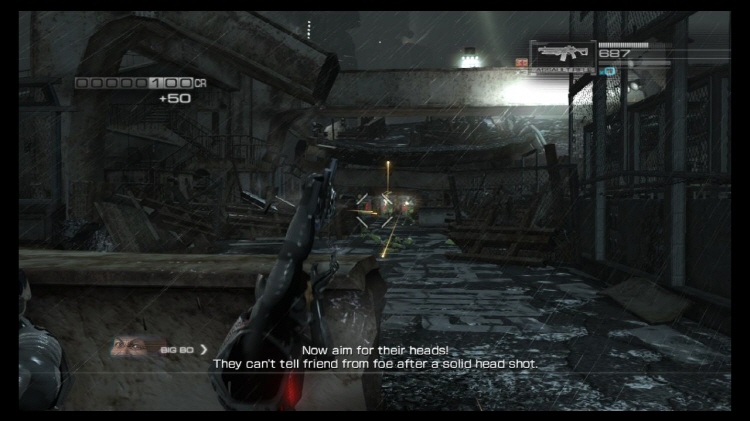Click Big Bo's speaker portrait
The height and width of the screenshot is (421, 750).
pyautogui.click(x=128, y=348)
